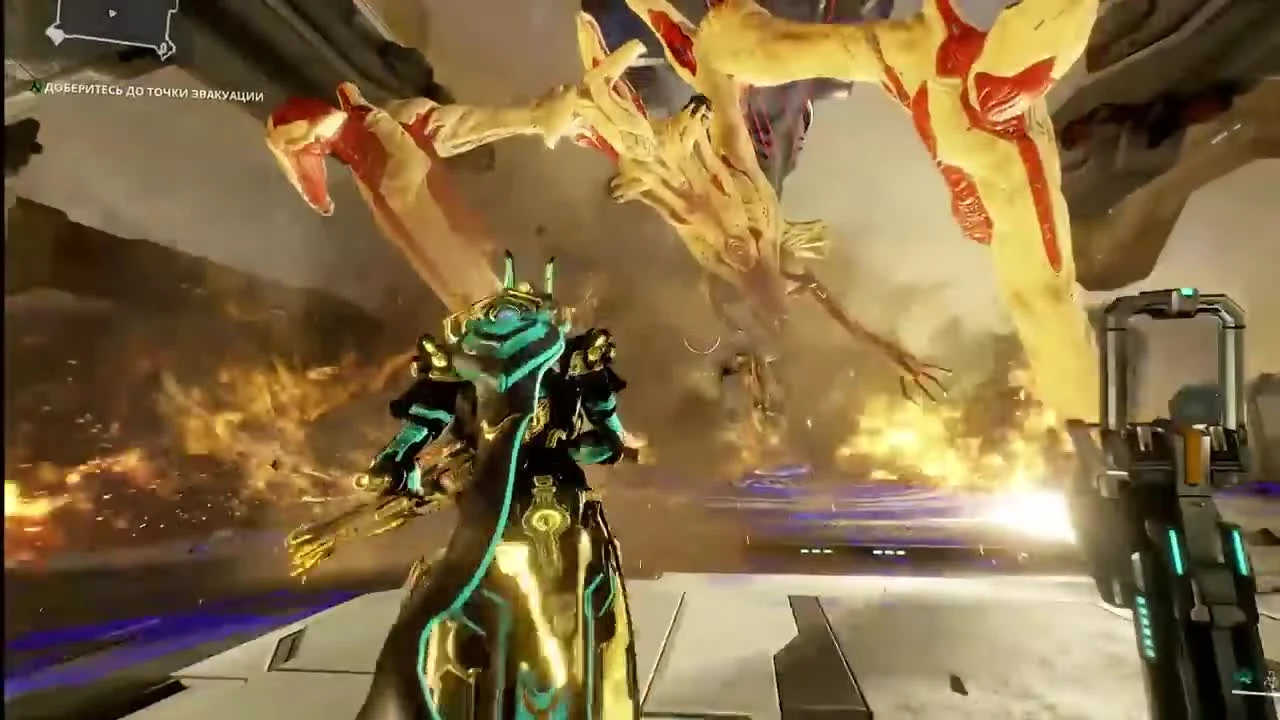Click the Warframe's glowing teal helmet
Image resolution: width=1280 pixels, height=720 pixels.
[510, 315]
